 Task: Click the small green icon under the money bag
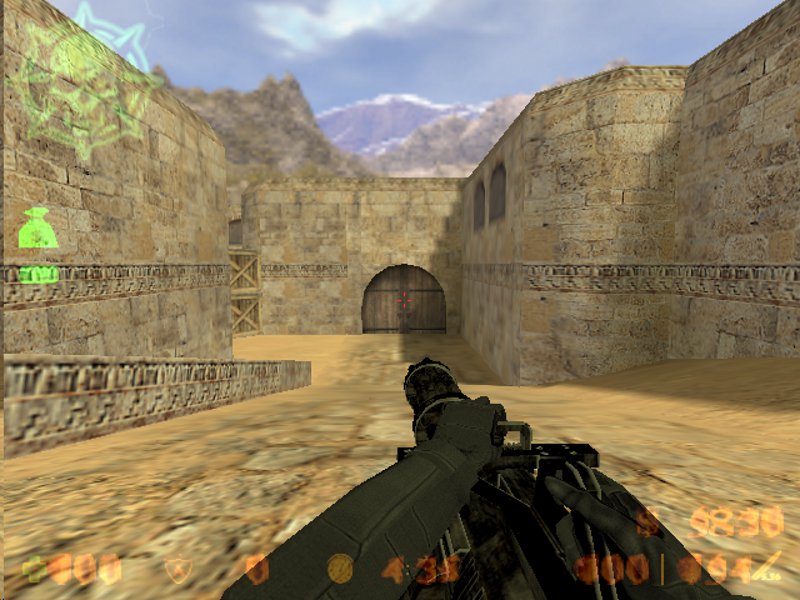pos(39,273)
